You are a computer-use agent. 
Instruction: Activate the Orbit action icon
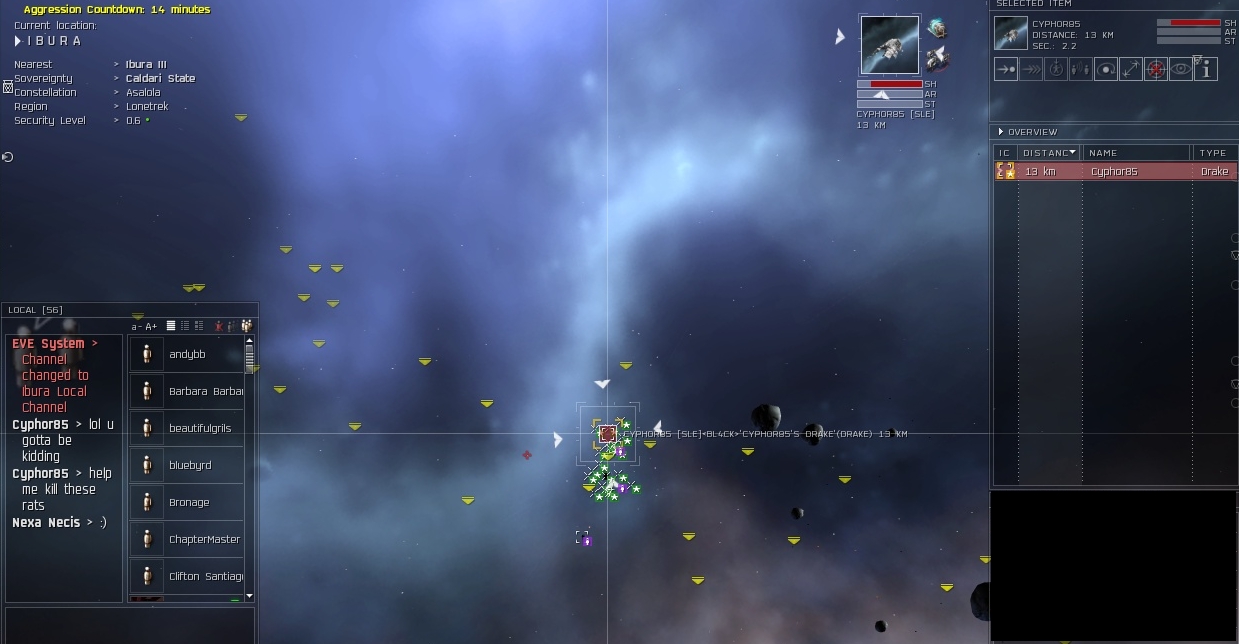(1105, 69)
